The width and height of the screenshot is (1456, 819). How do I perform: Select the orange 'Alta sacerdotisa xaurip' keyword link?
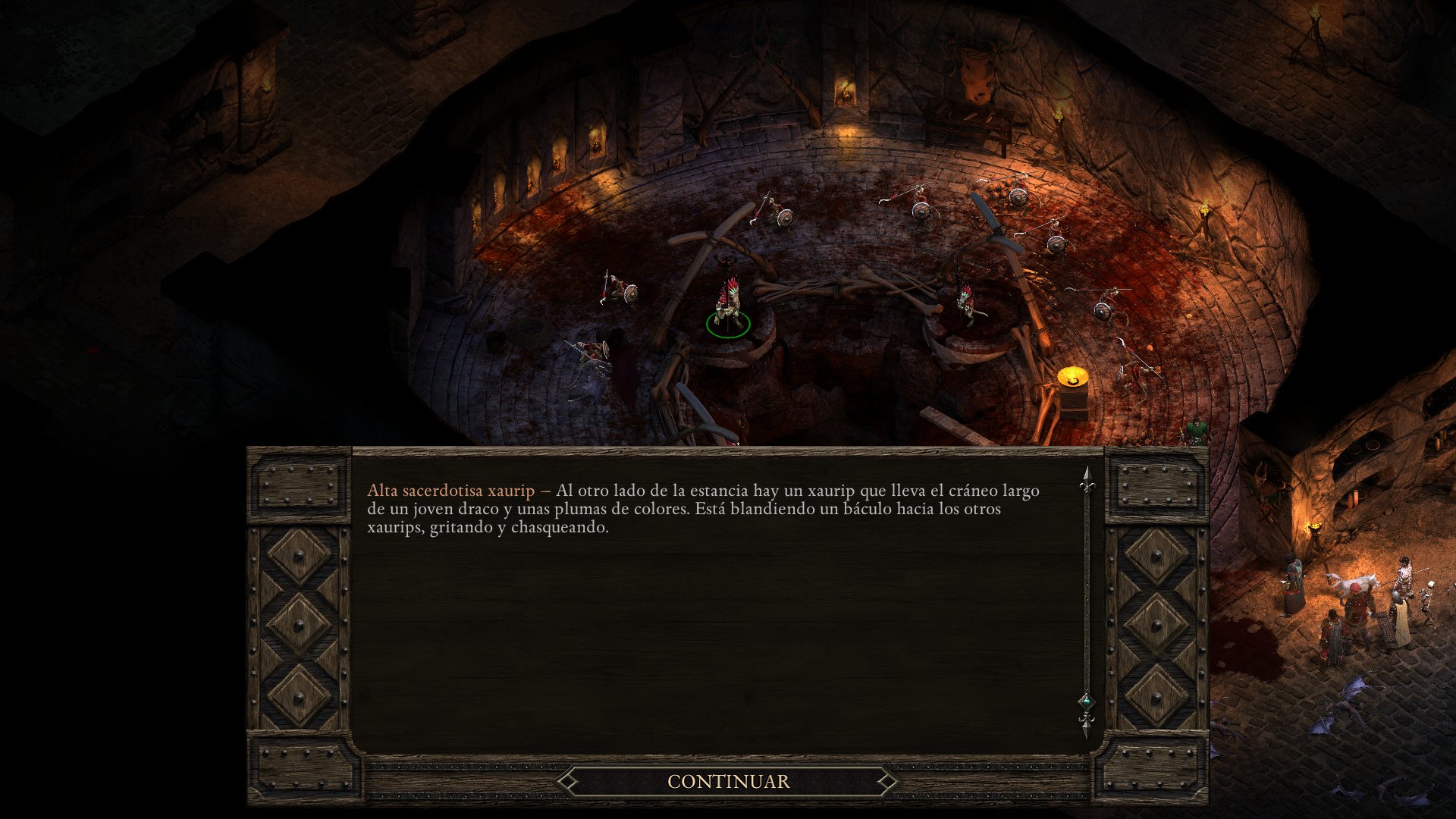pyautogui.click(x=450, y=491)
